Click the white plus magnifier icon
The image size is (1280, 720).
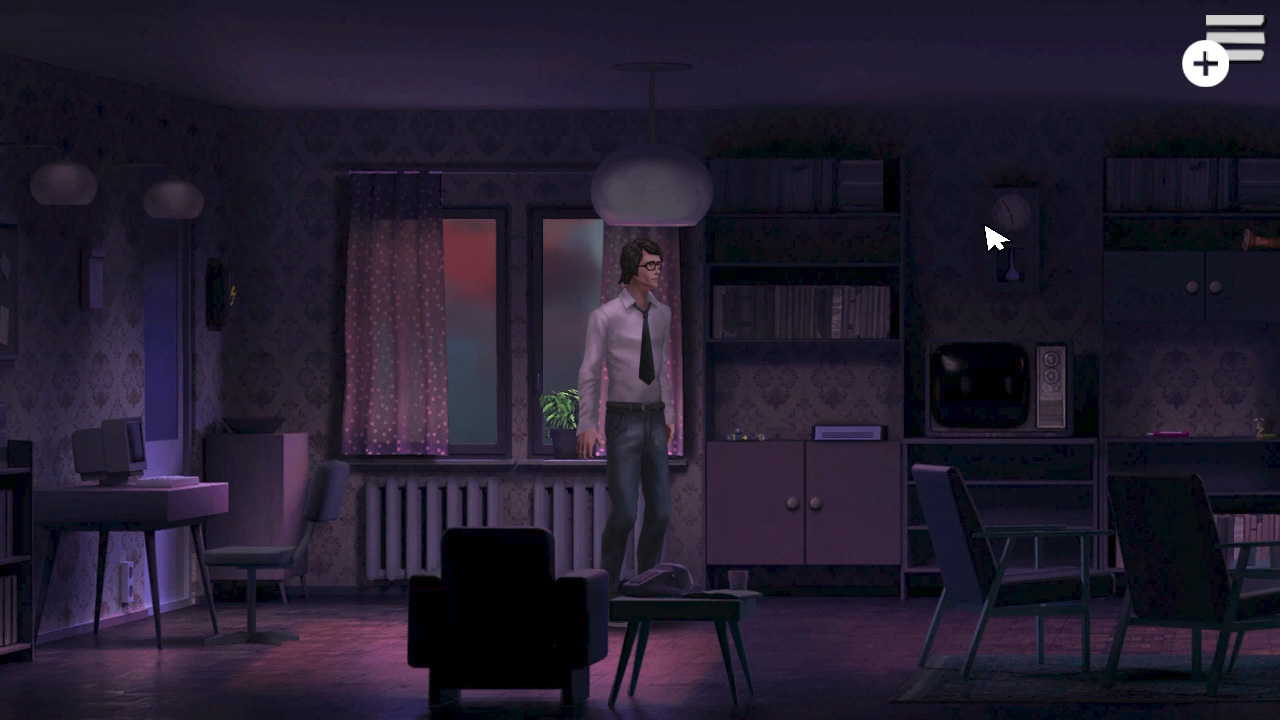pyautogui.click(x=1204, y=63)
